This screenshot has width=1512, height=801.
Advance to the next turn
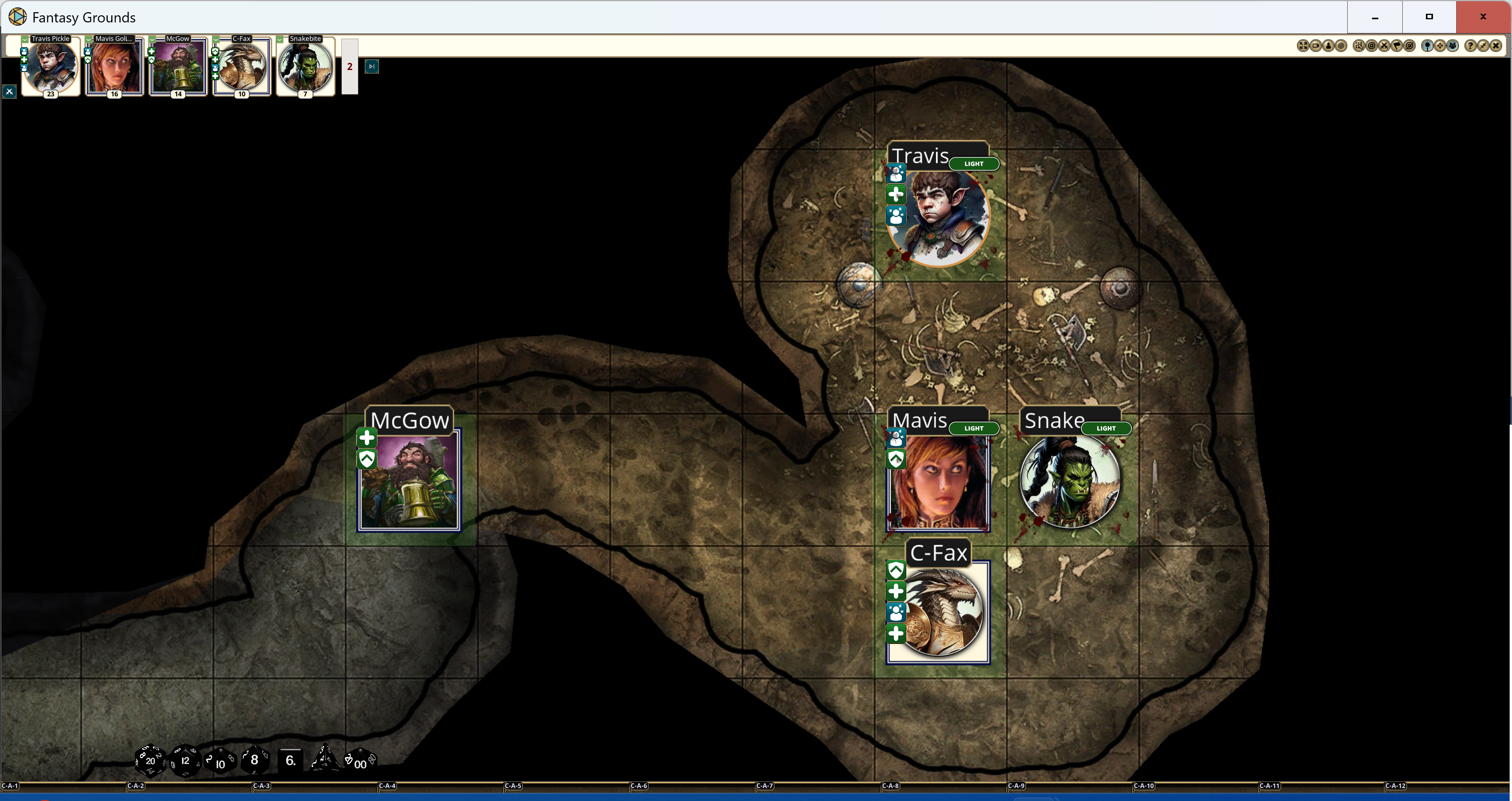(372, 66)
